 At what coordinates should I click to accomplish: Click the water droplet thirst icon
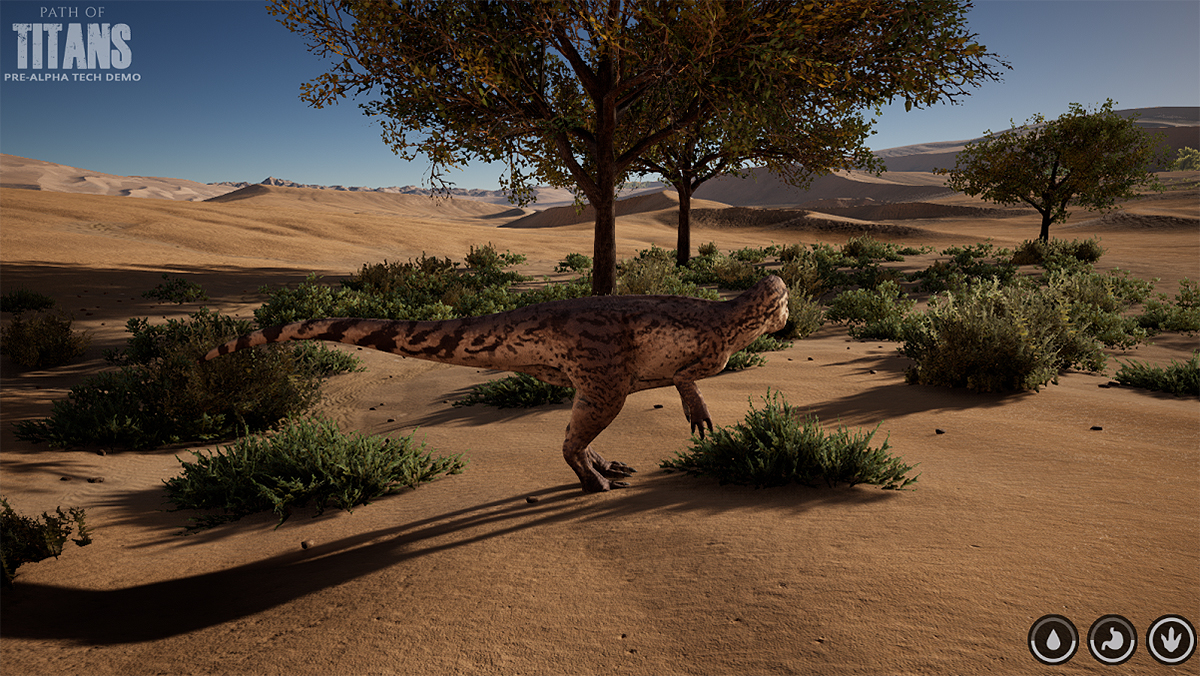point(1053,639)
